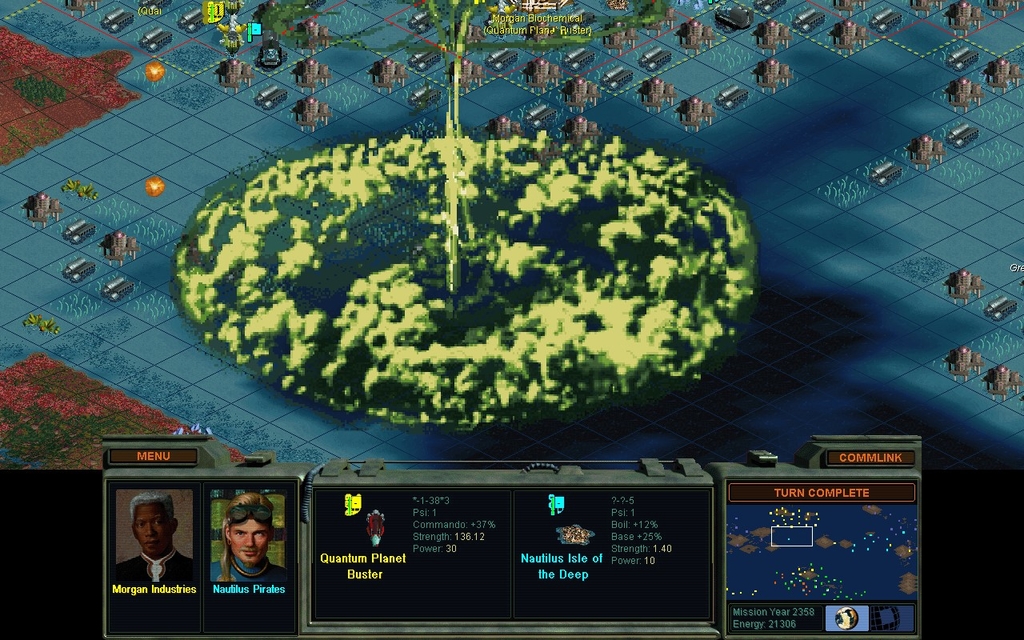Click the planet globe icon beside the energy readout
This screenshot has width=1024, height=640.
click(846, 618)
